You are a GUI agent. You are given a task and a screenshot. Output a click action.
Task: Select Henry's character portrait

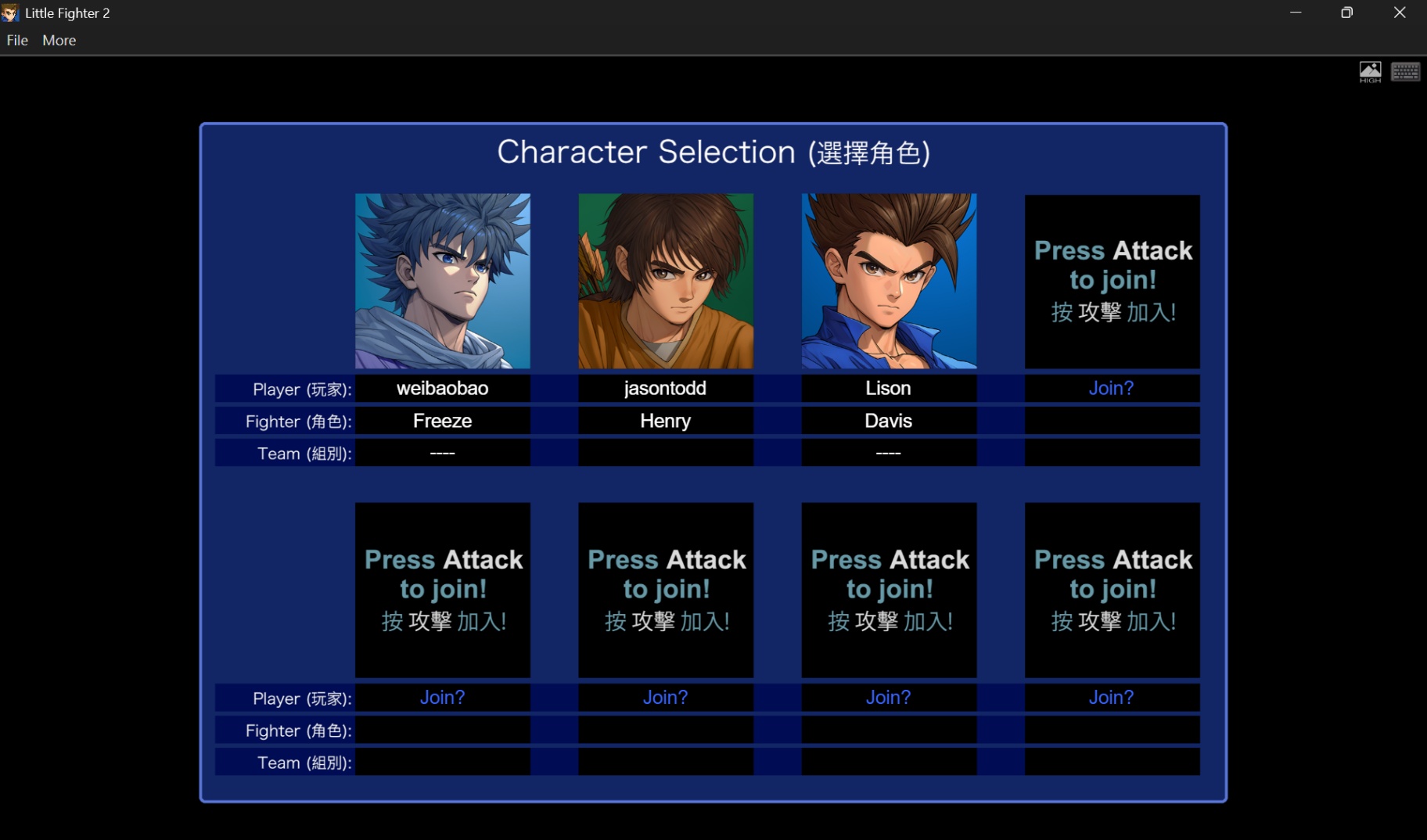tap(665, 281)
